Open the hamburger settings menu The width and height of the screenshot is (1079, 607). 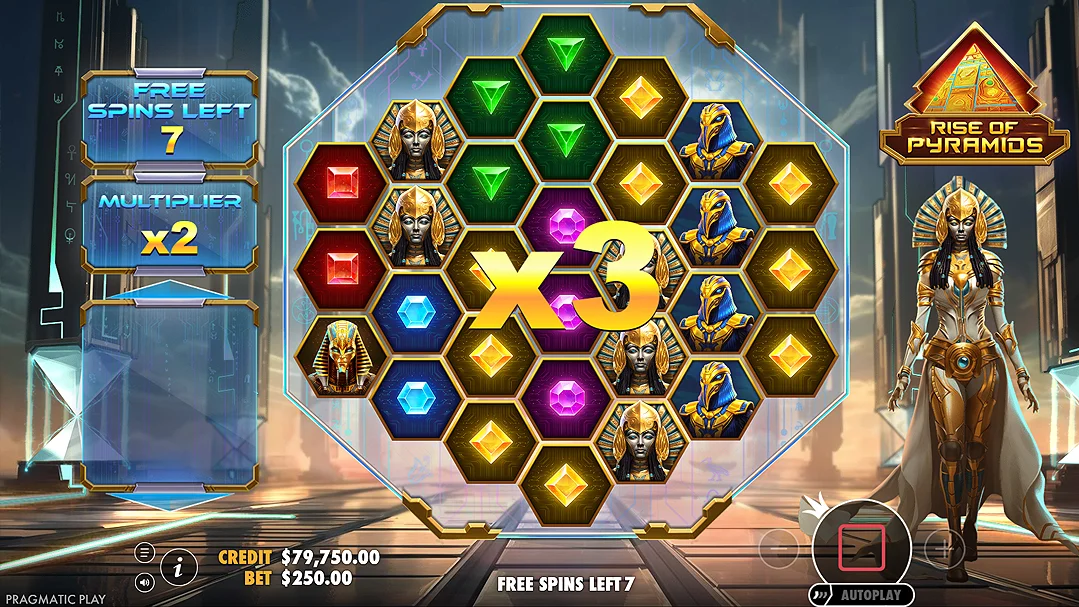[146, 553]
